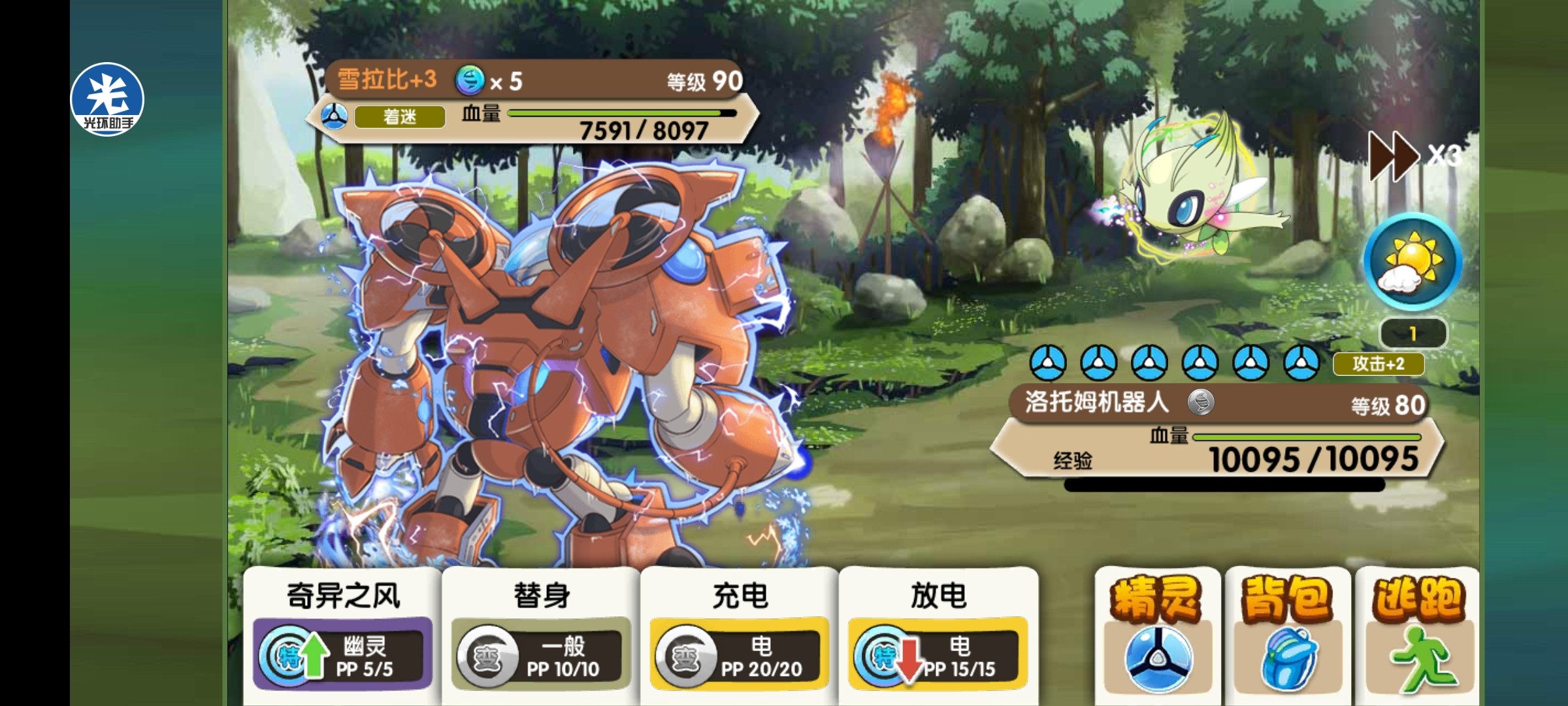The image size is (1568, 706).
Task: Open the 背包 backpack
Action: [1287, 635]
